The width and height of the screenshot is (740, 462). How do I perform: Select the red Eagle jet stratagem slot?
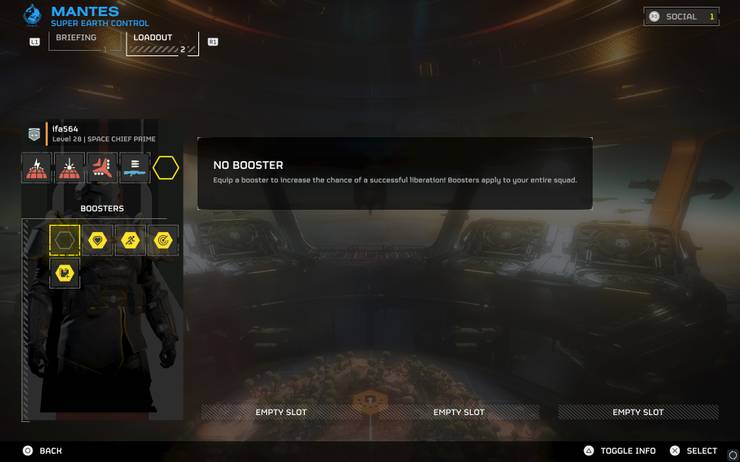[102, 167]
